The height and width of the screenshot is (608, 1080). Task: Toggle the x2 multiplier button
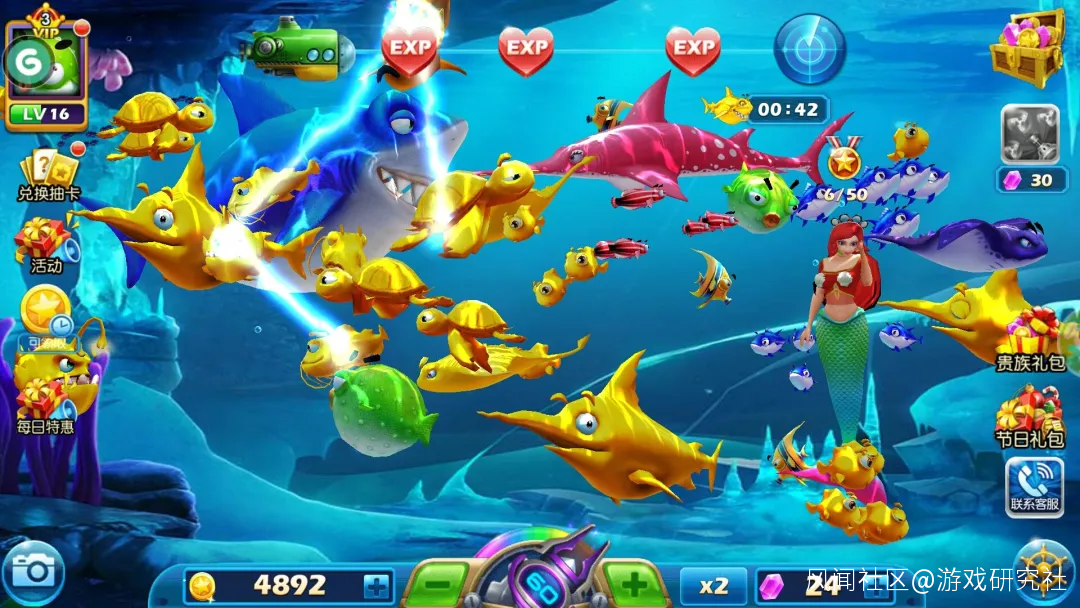coord(713,586)
